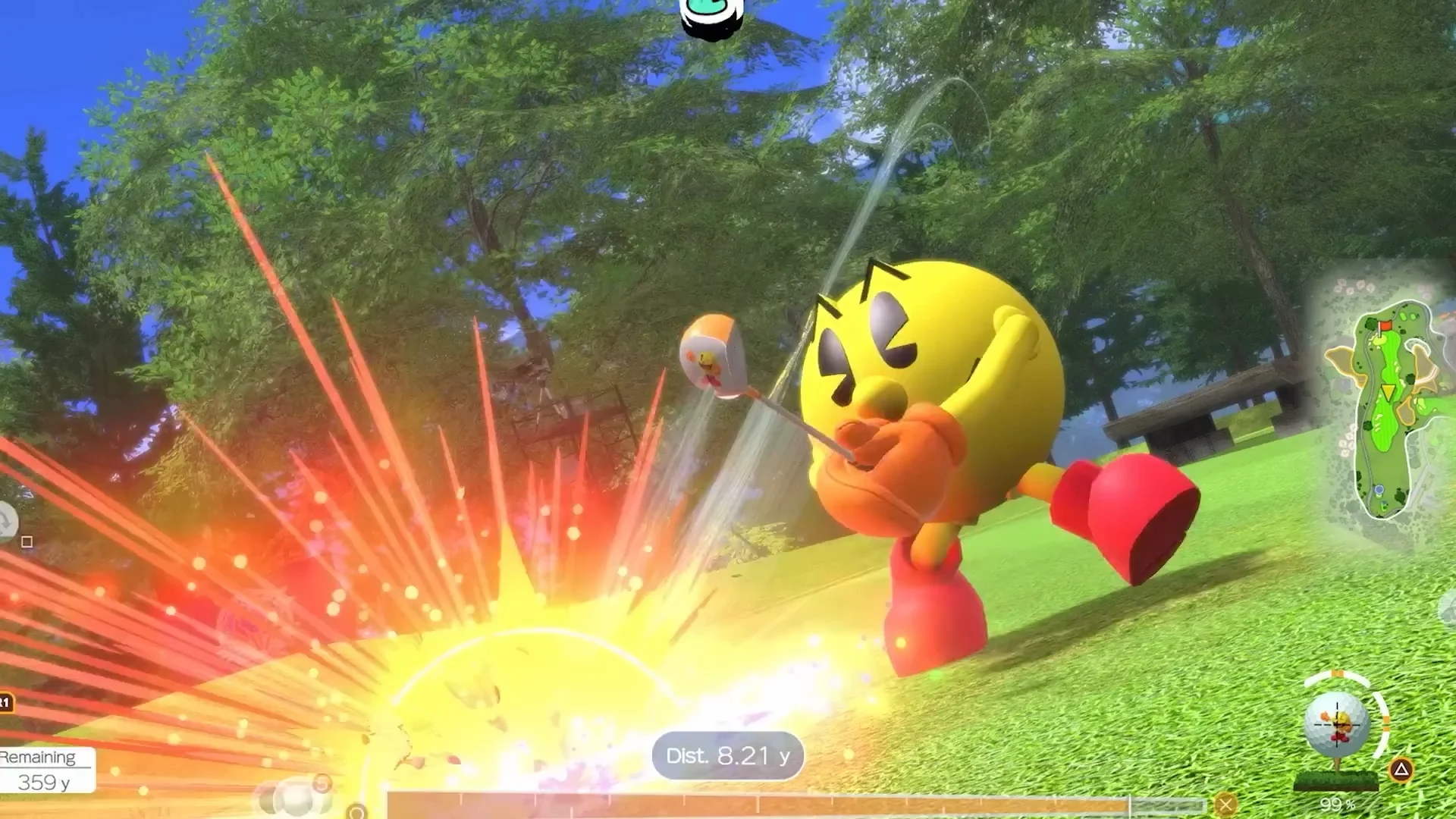The height and width of the screenshot is (819, 1456).
Task: Toggle the 99% lie percentage readout
Action: (1337, 805)
